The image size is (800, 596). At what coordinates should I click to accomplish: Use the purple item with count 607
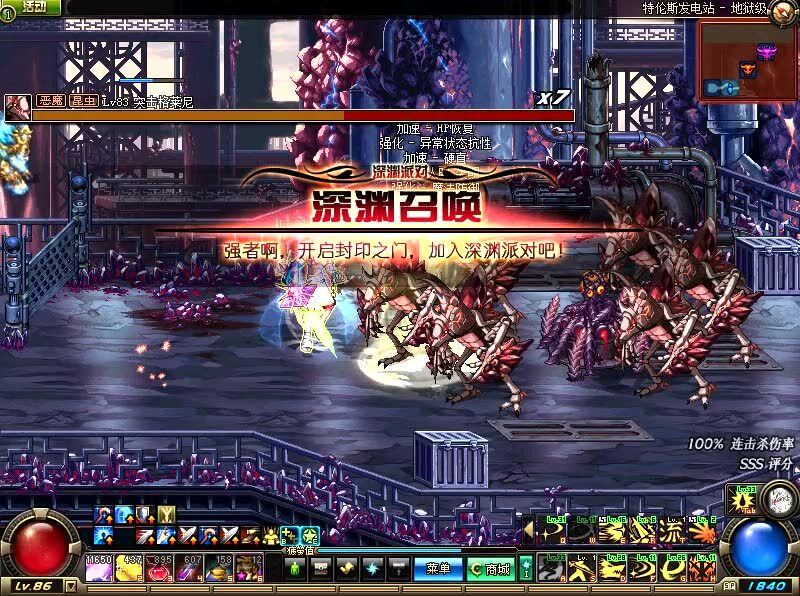(x=191, y=568)
